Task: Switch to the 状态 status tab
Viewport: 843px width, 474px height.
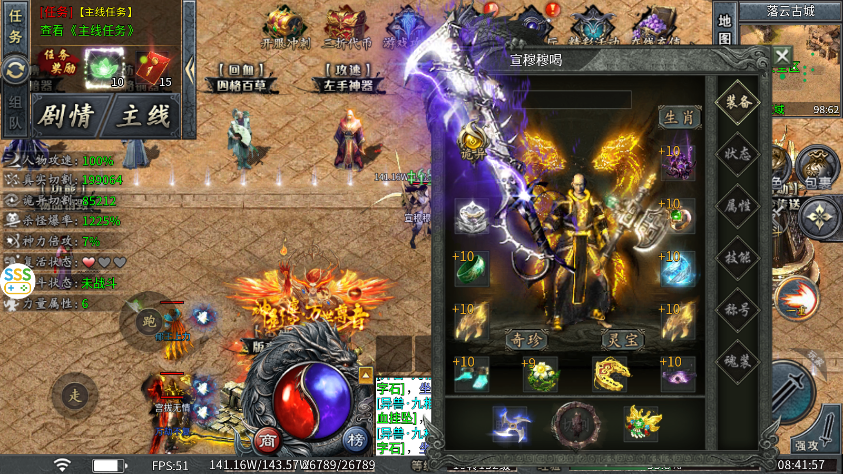Action: click(x=739, y=154)
